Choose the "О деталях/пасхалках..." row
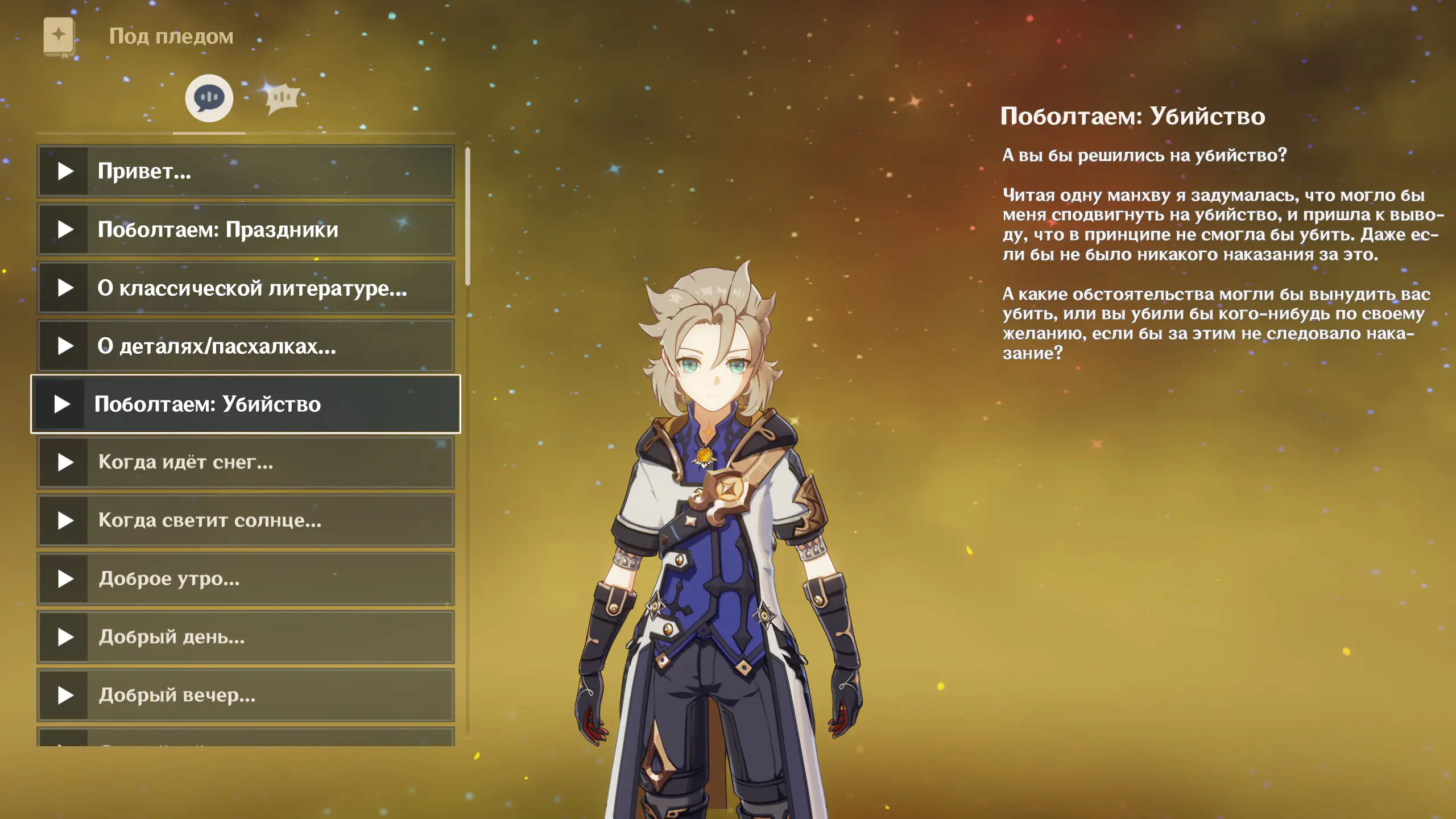This screenshot has height=819, width=1456. [246, 346]
